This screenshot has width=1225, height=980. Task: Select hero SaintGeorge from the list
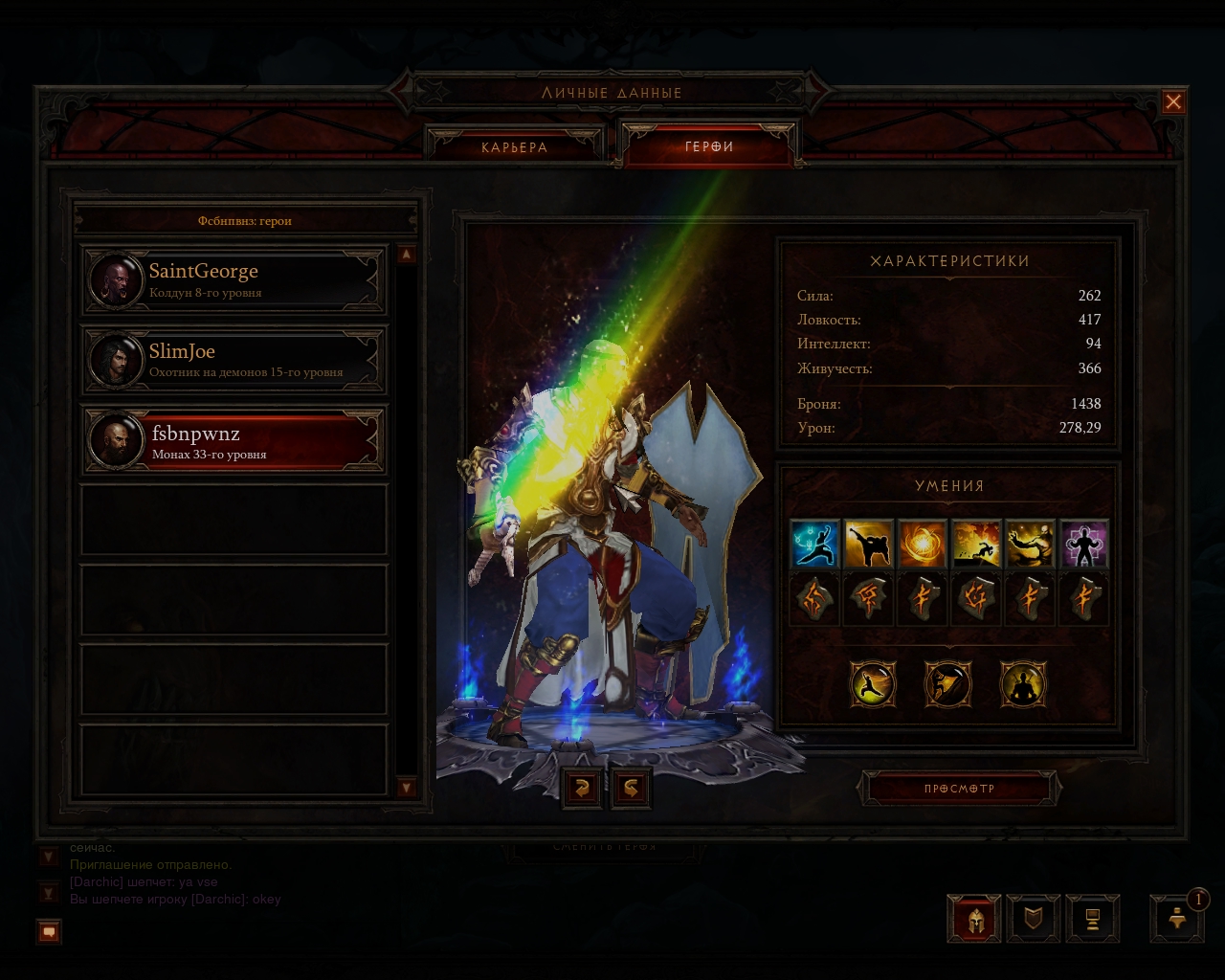pos(234,280)
